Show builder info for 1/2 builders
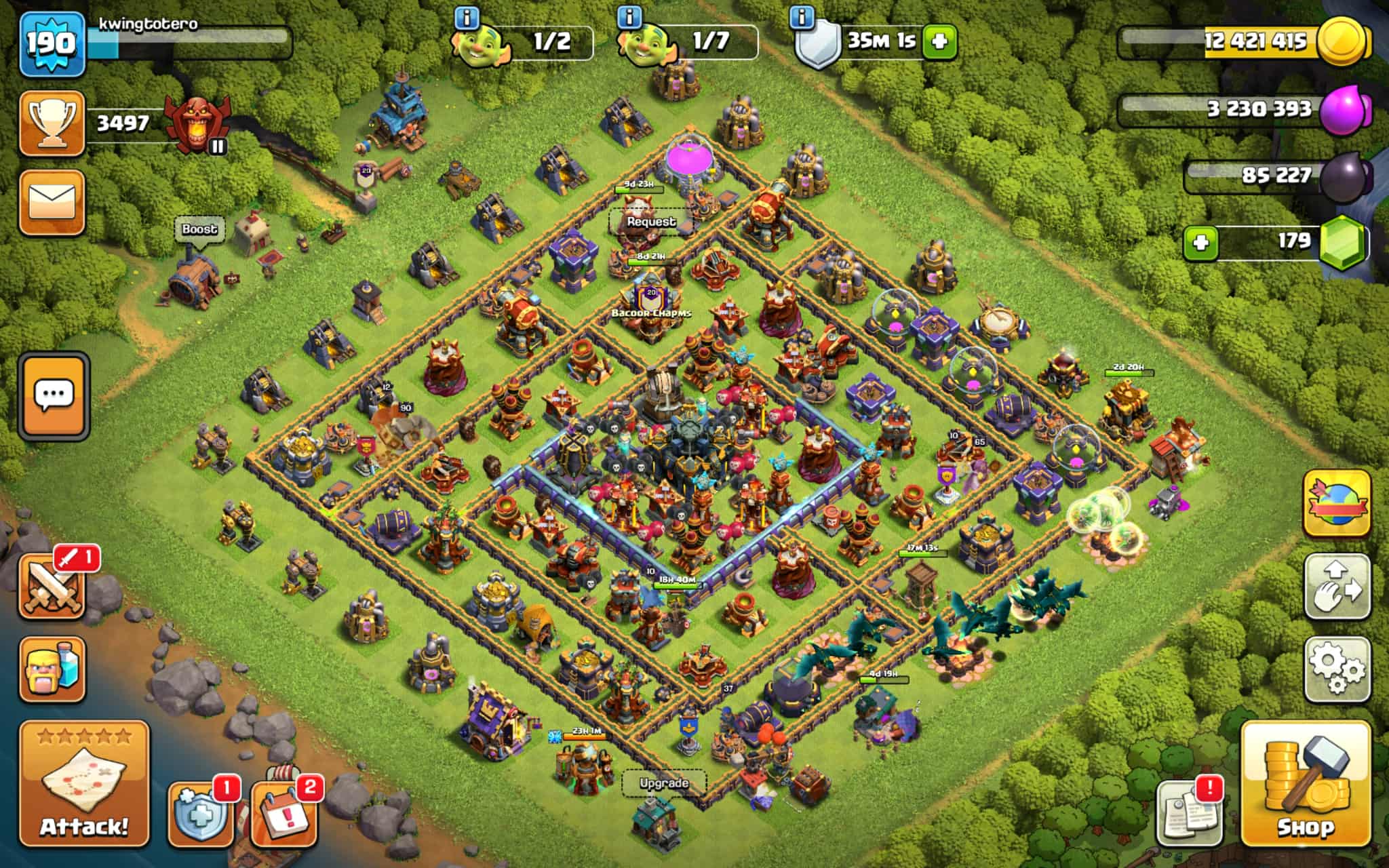1389x868 pixels. tap(467, 17)
